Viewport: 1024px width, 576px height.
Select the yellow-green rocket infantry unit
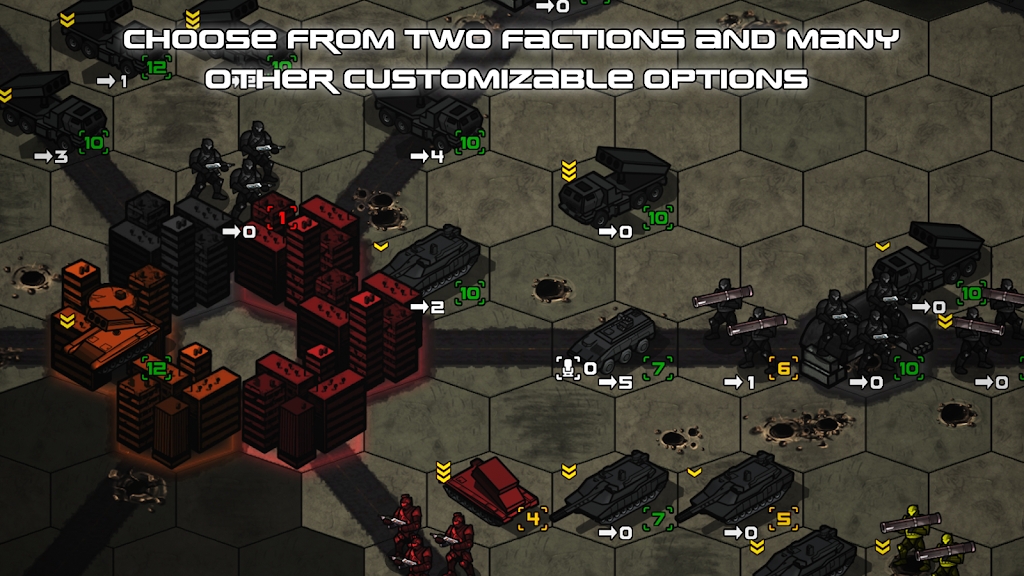click(x=925, y=540)
